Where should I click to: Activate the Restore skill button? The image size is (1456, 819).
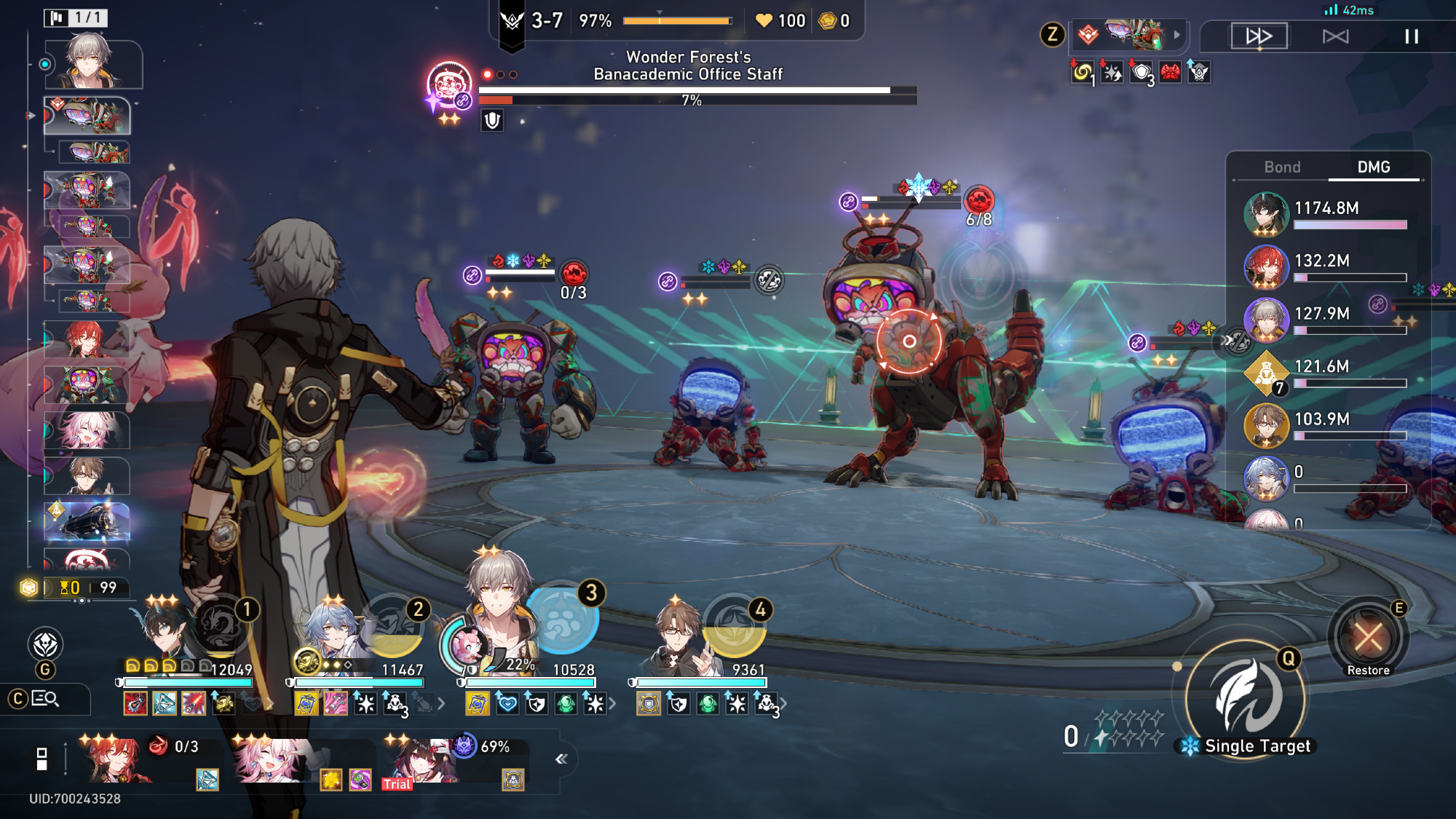point(1368,639)
